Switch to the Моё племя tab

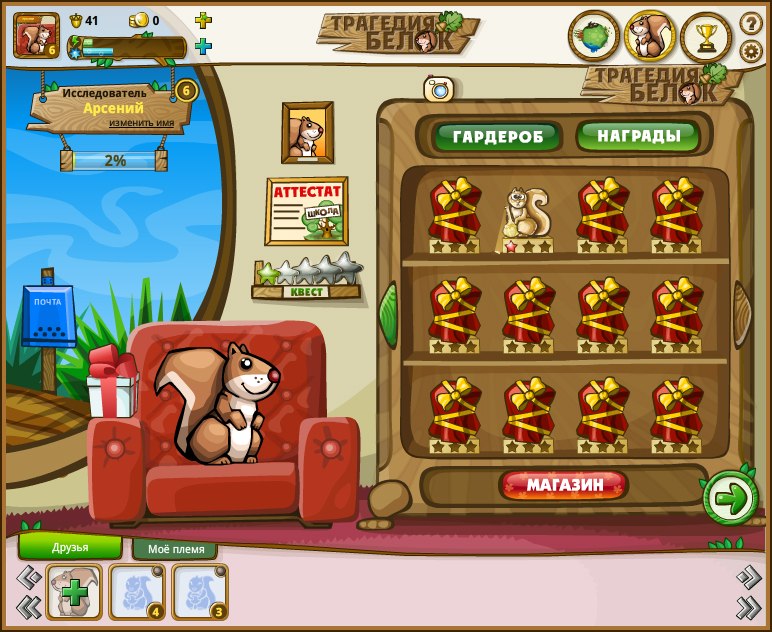pyautogui.click(x=176, y=549)
